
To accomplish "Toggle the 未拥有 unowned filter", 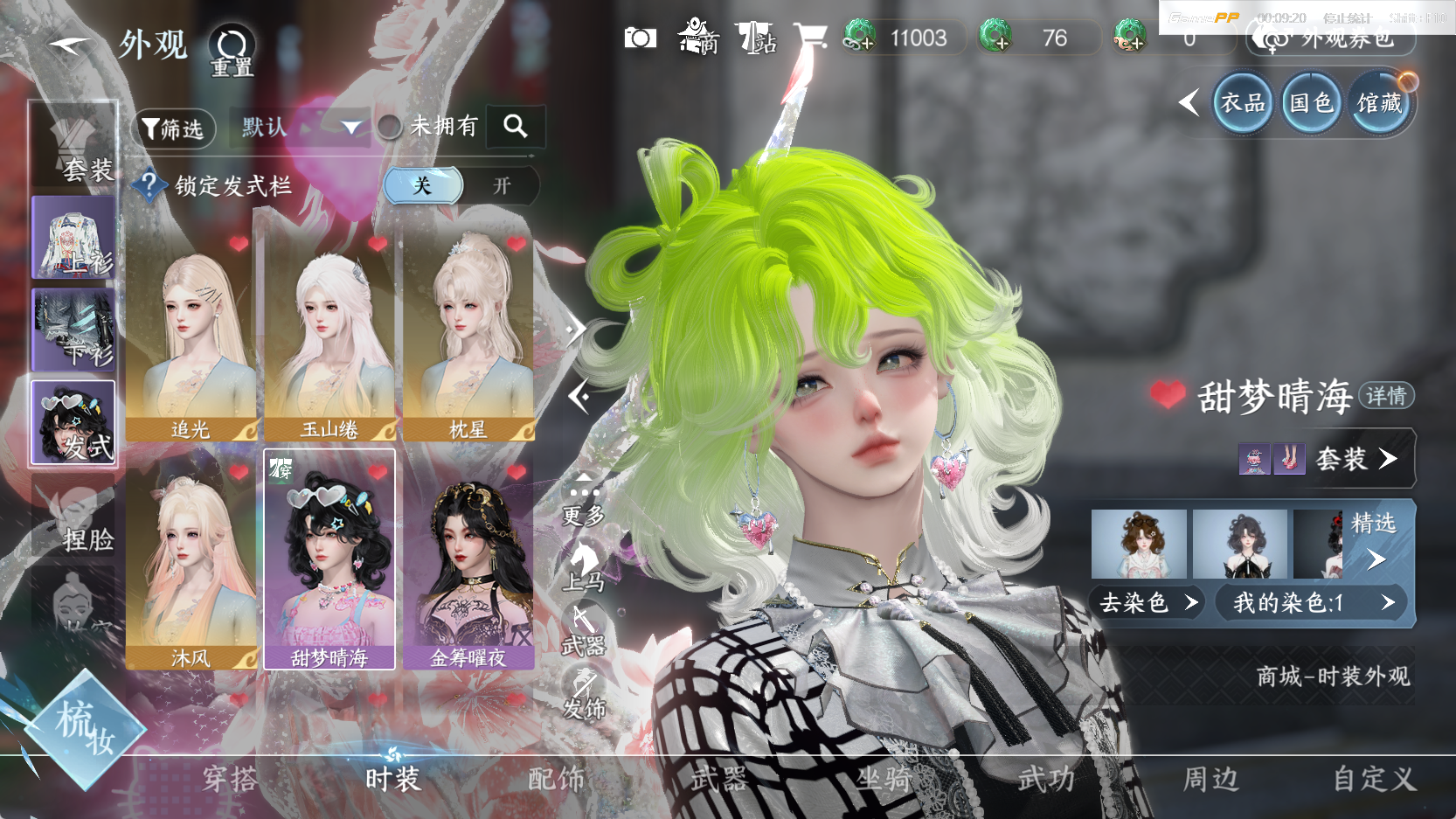I will 391,128.
